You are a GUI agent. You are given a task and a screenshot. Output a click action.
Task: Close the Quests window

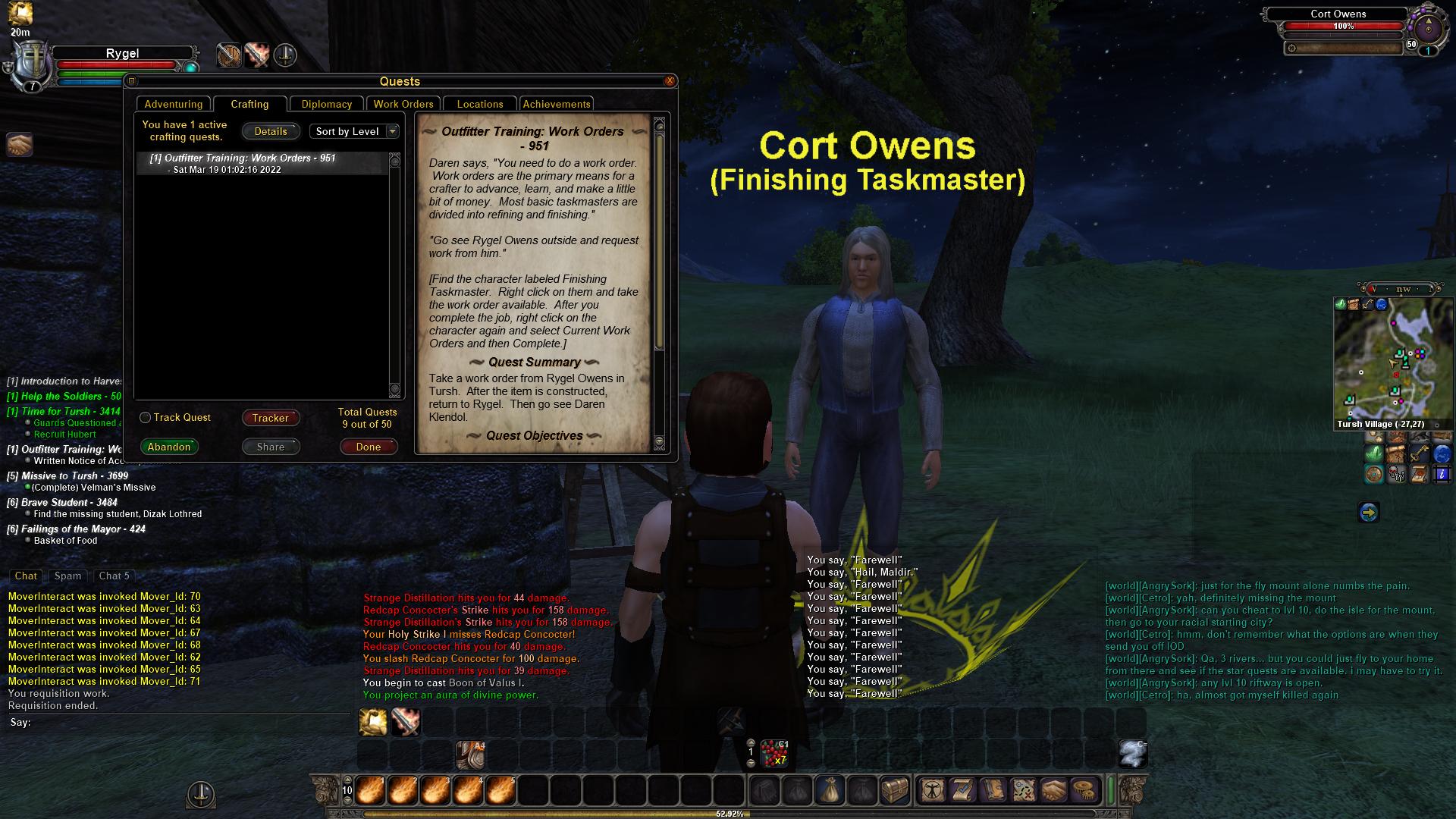(x=670, y=81)
